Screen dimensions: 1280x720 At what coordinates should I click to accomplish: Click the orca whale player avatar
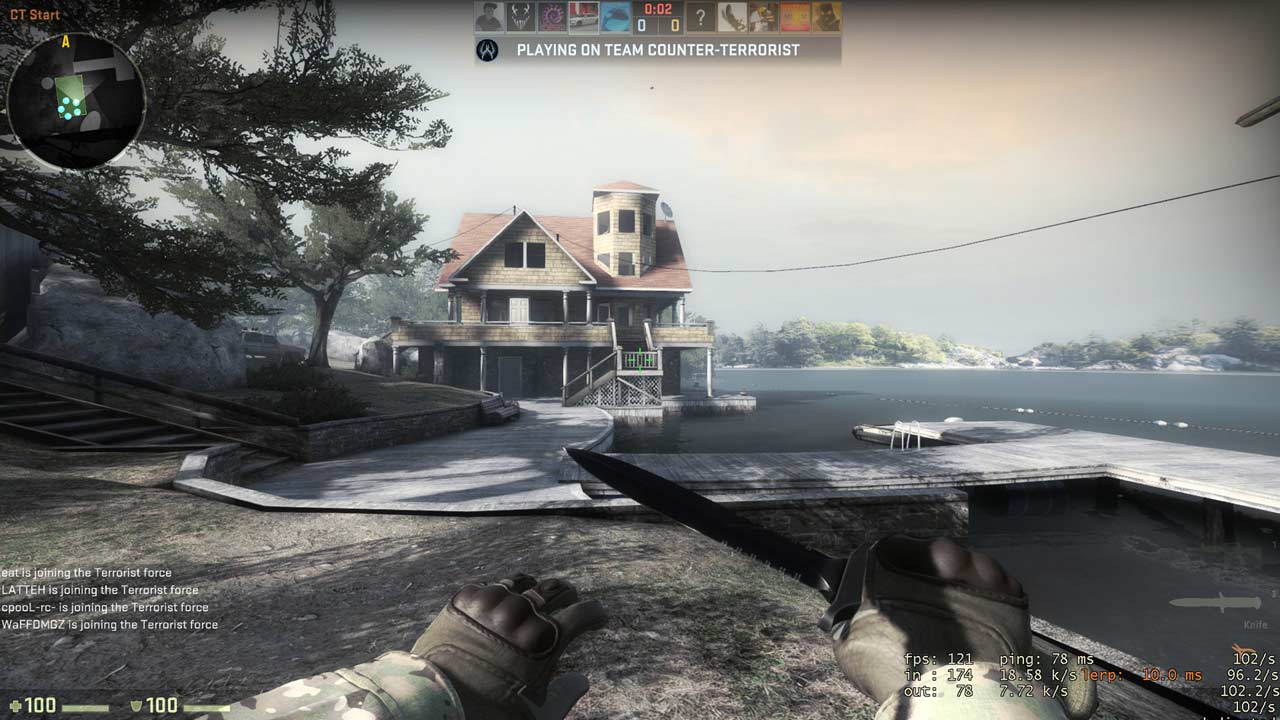[x=613, y=16]
